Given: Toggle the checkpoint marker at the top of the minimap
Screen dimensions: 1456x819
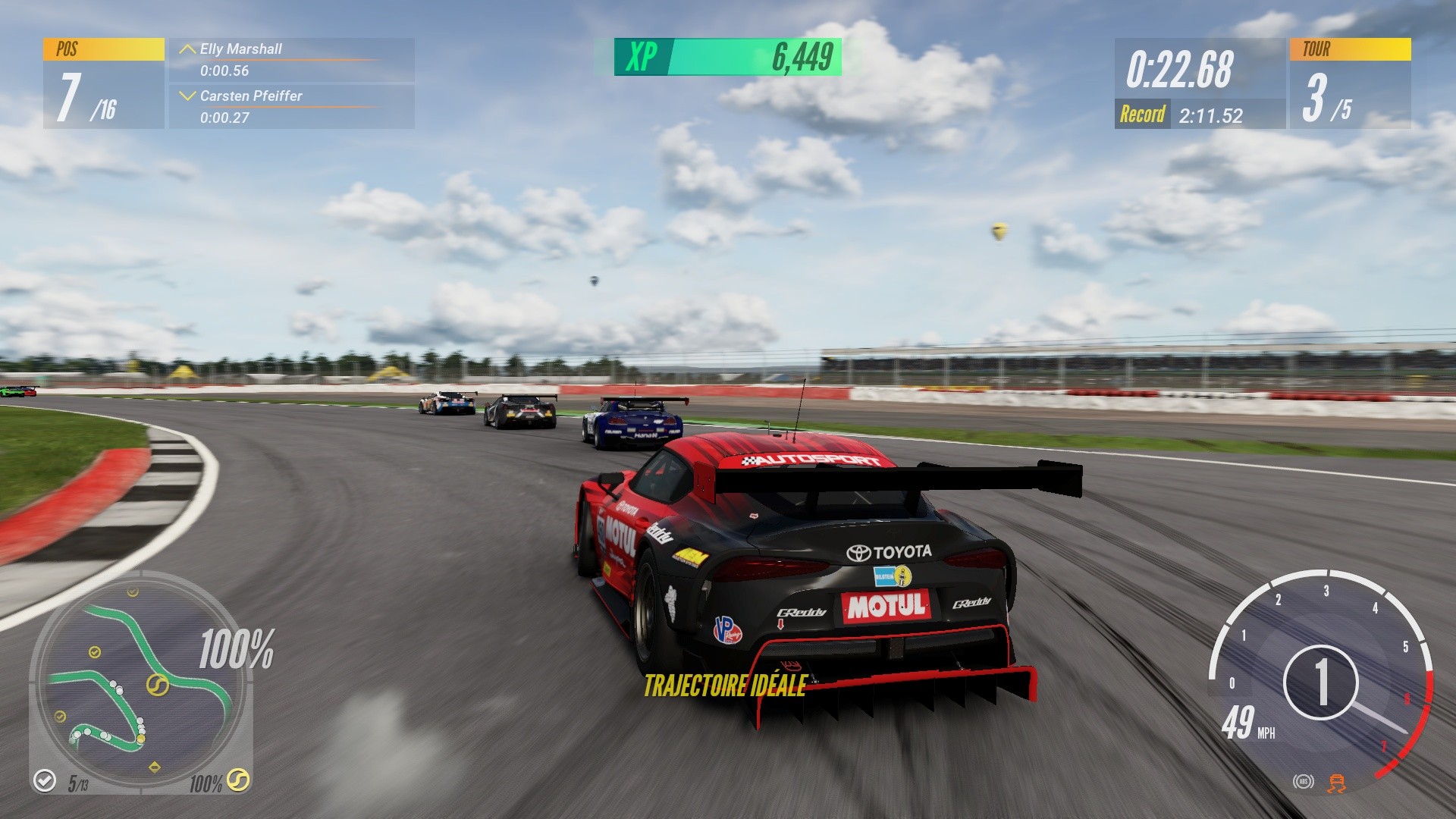Looking at the screenshot, I should tap(131, 591).
